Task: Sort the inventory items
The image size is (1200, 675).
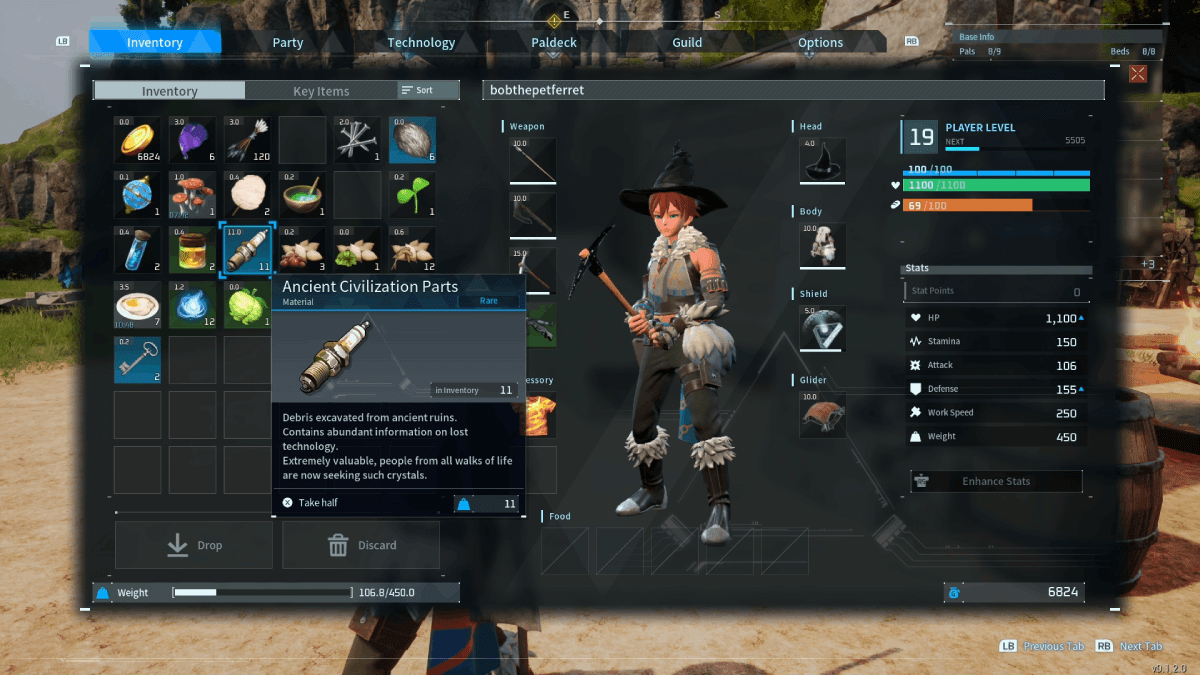Action: point(418,90)
